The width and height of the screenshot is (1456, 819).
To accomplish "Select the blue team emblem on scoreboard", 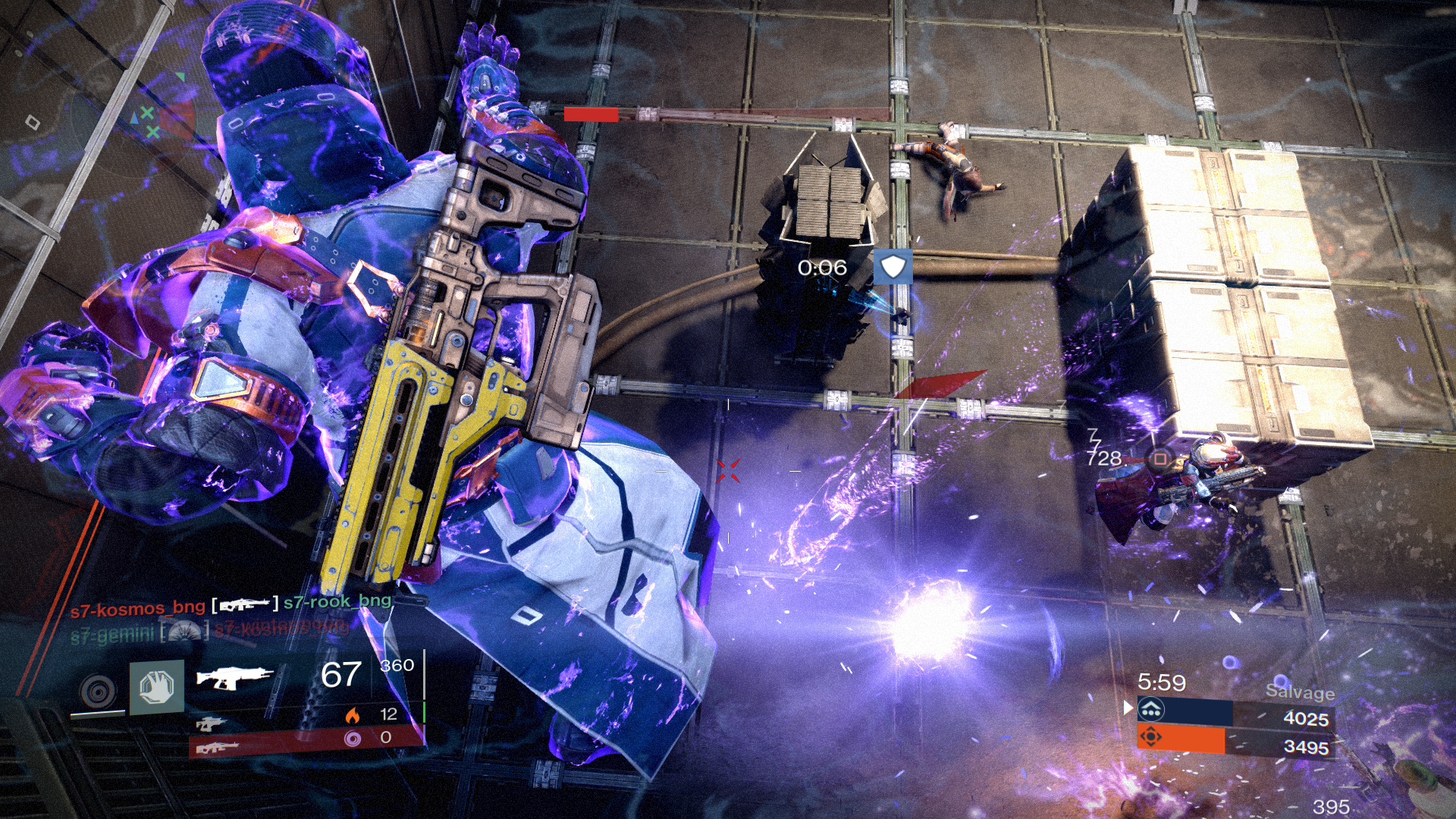I will [x=1151, y=710].
